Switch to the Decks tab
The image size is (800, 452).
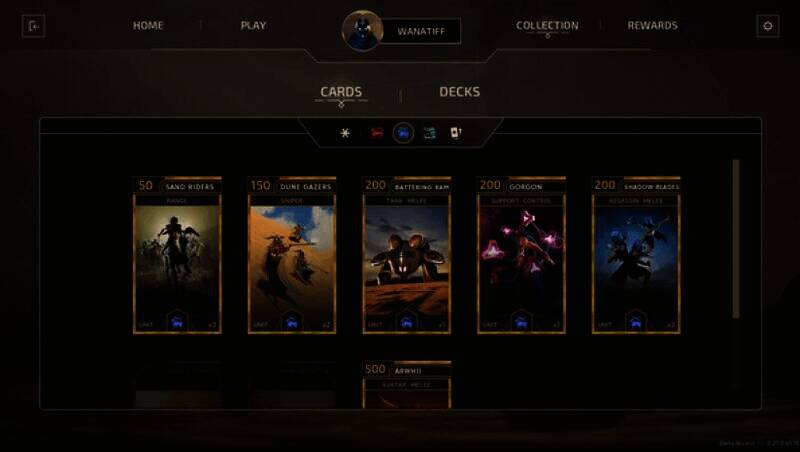coord(459,92)
